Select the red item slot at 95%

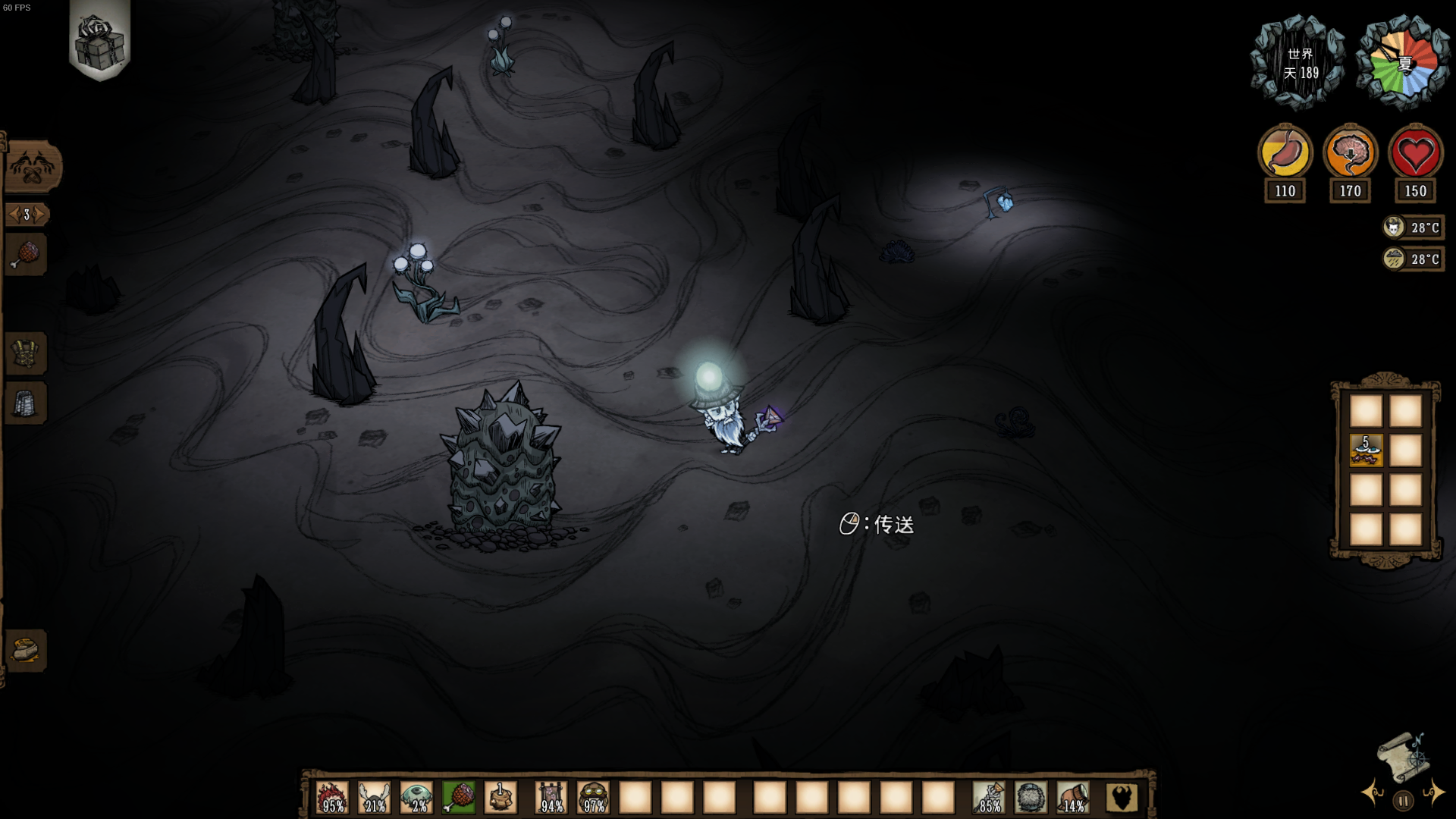coord(332,798)
